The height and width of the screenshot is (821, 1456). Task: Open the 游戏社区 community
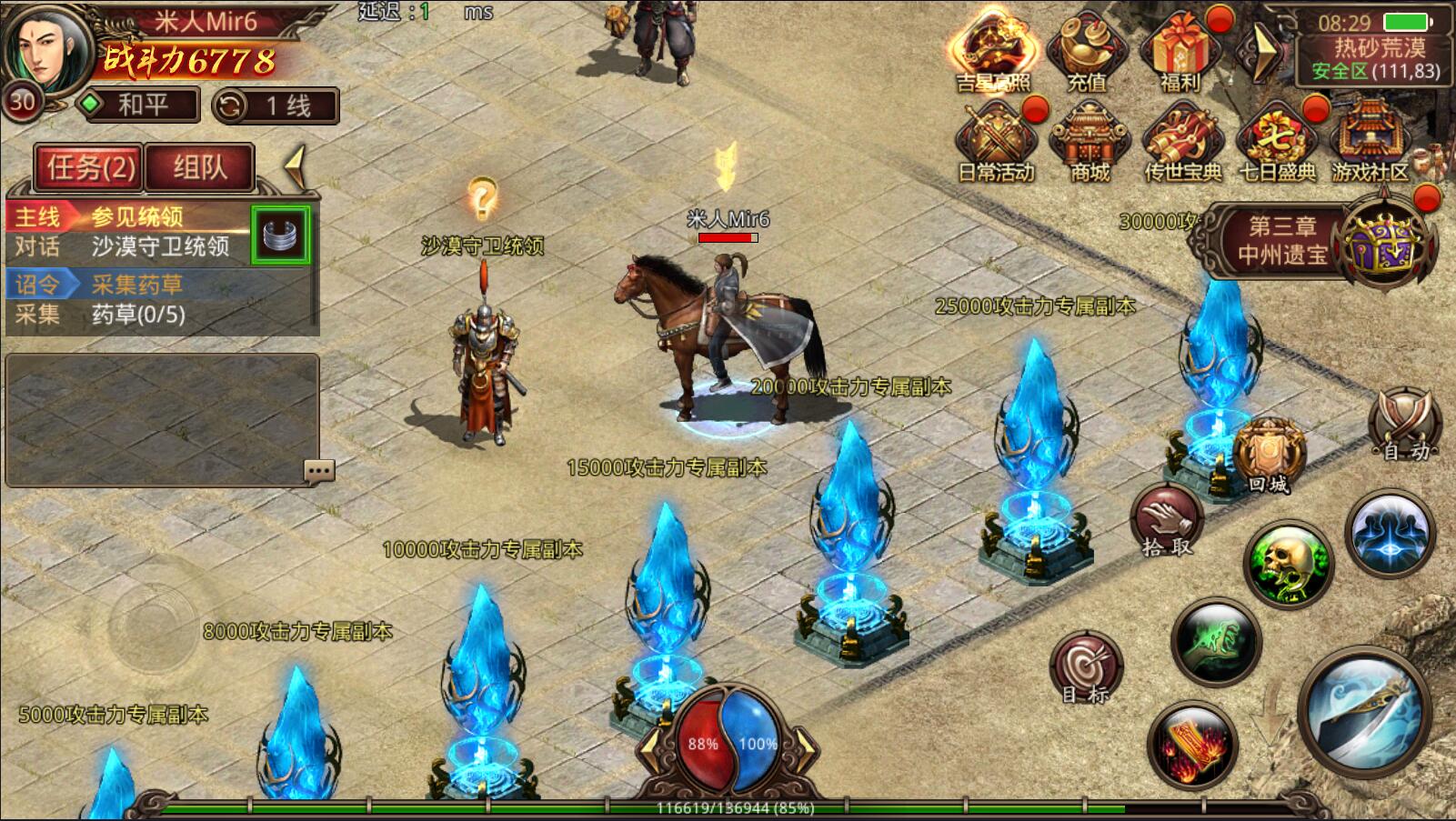click(x=1370, y=143)
